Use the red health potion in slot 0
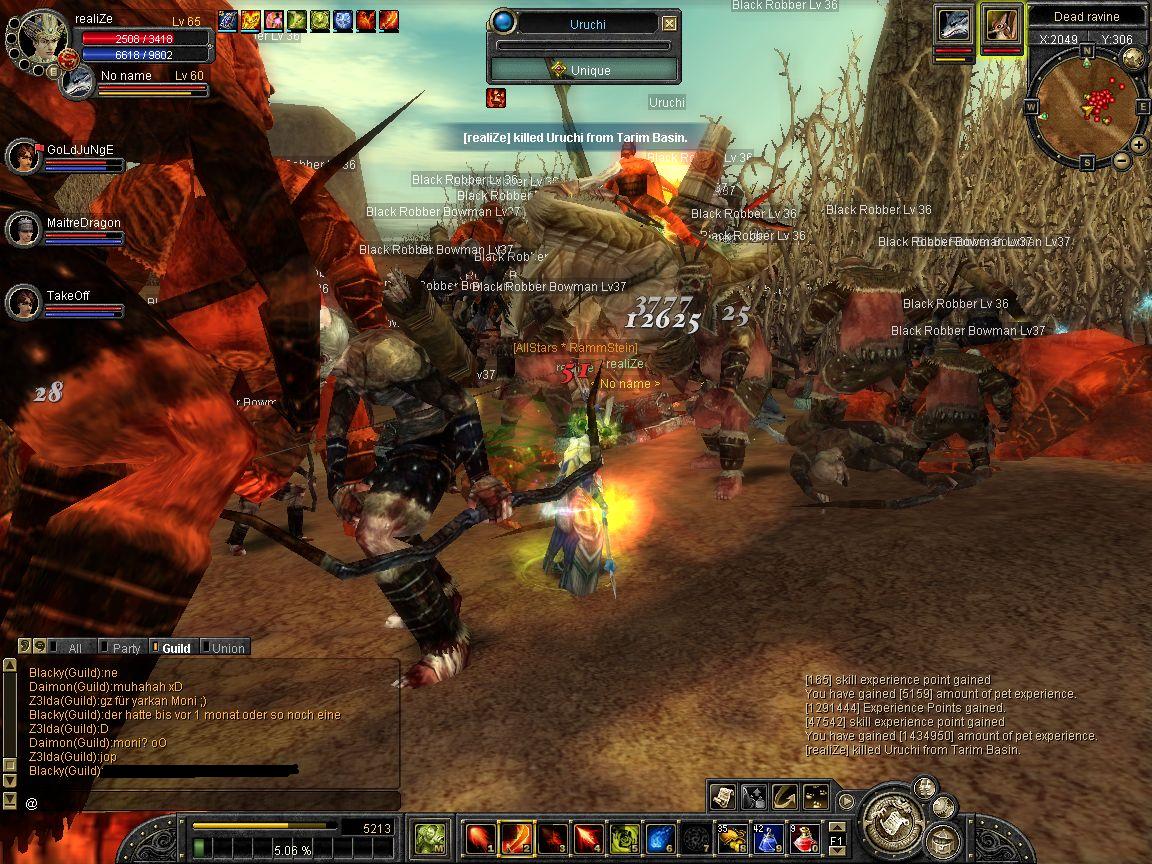This screenshot has height=864, width=1152. coord(806,837)
